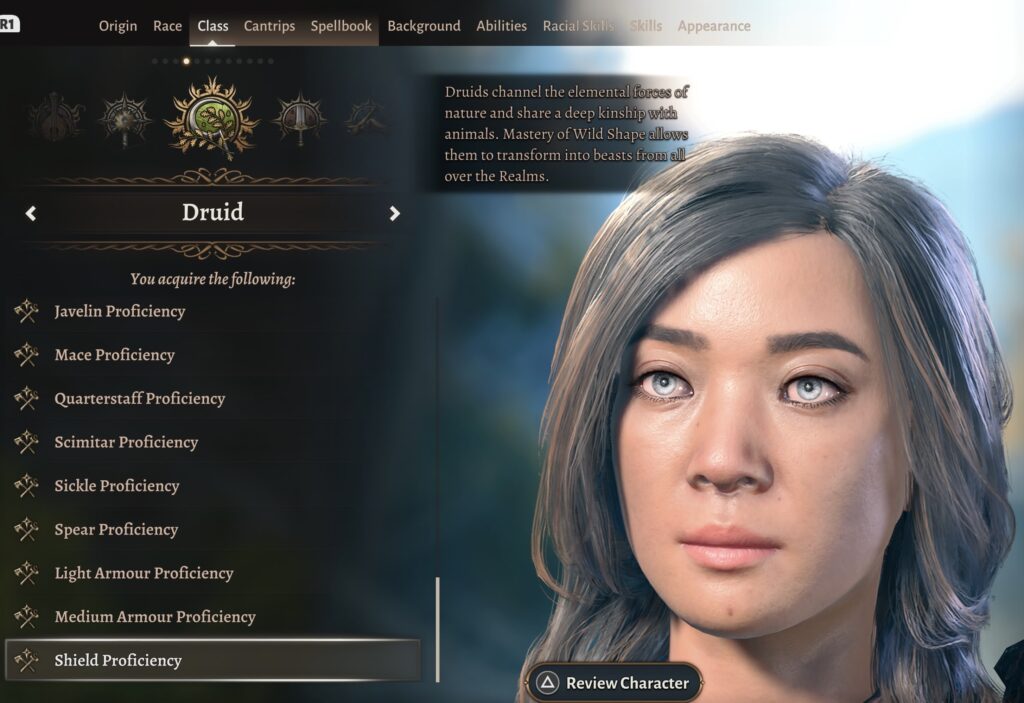Select the Cantrips tab
The image size is (1024, 703).
[269, 26]
